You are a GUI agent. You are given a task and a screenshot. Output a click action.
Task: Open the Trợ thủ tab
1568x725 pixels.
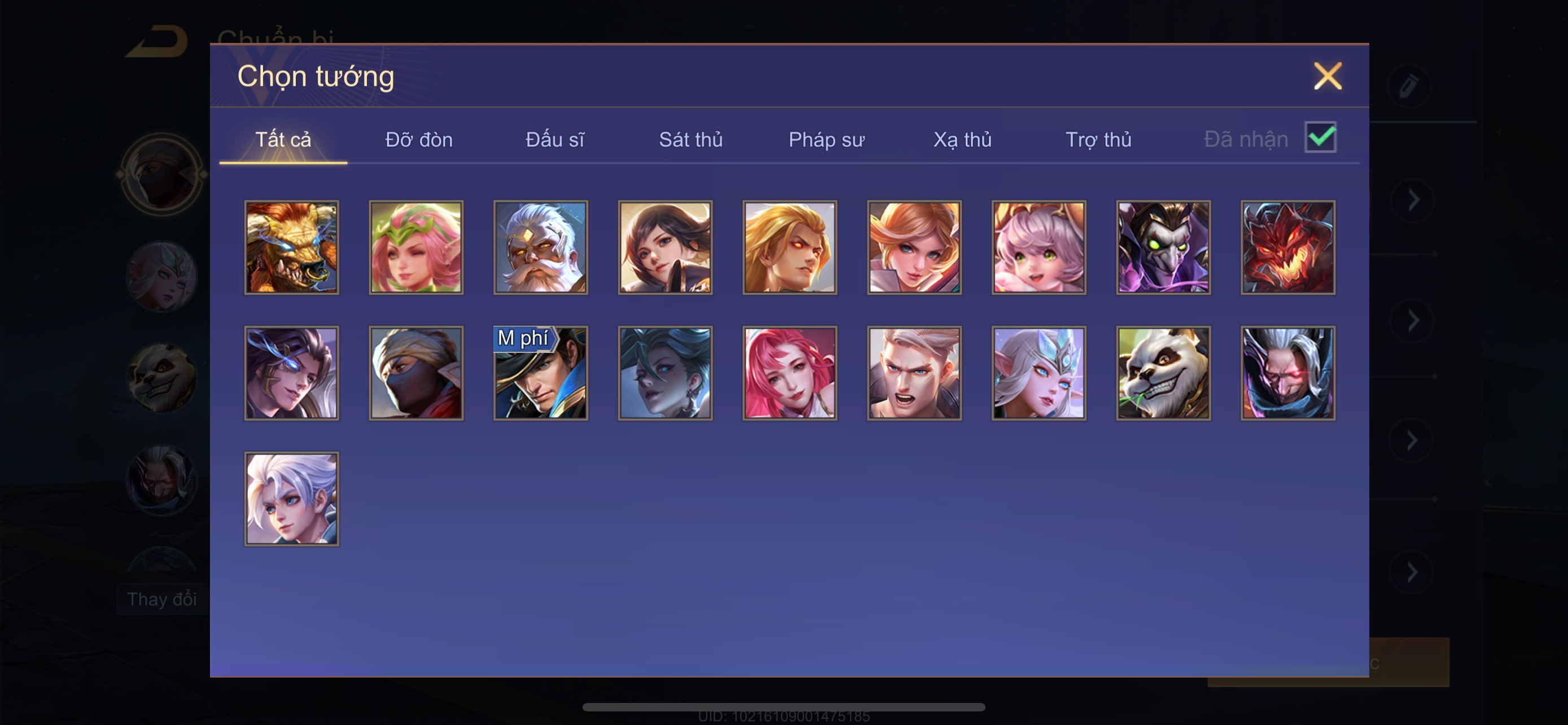[1098, 139]
